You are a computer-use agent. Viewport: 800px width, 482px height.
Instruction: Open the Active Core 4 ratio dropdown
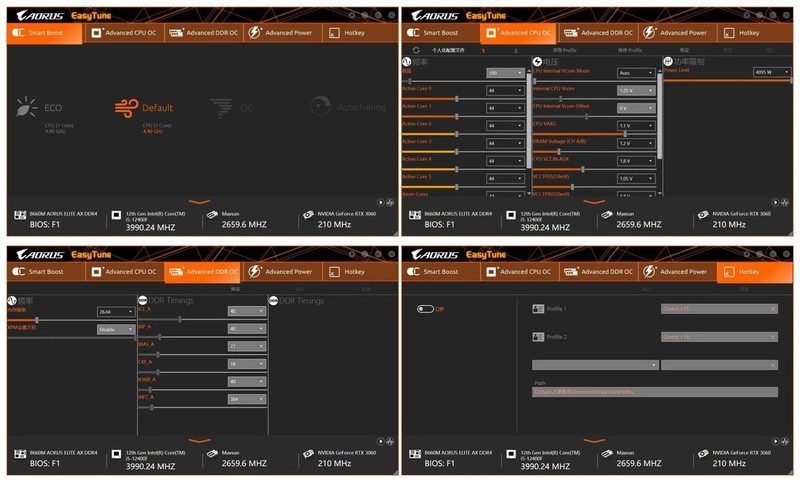(x=505, y=160)
